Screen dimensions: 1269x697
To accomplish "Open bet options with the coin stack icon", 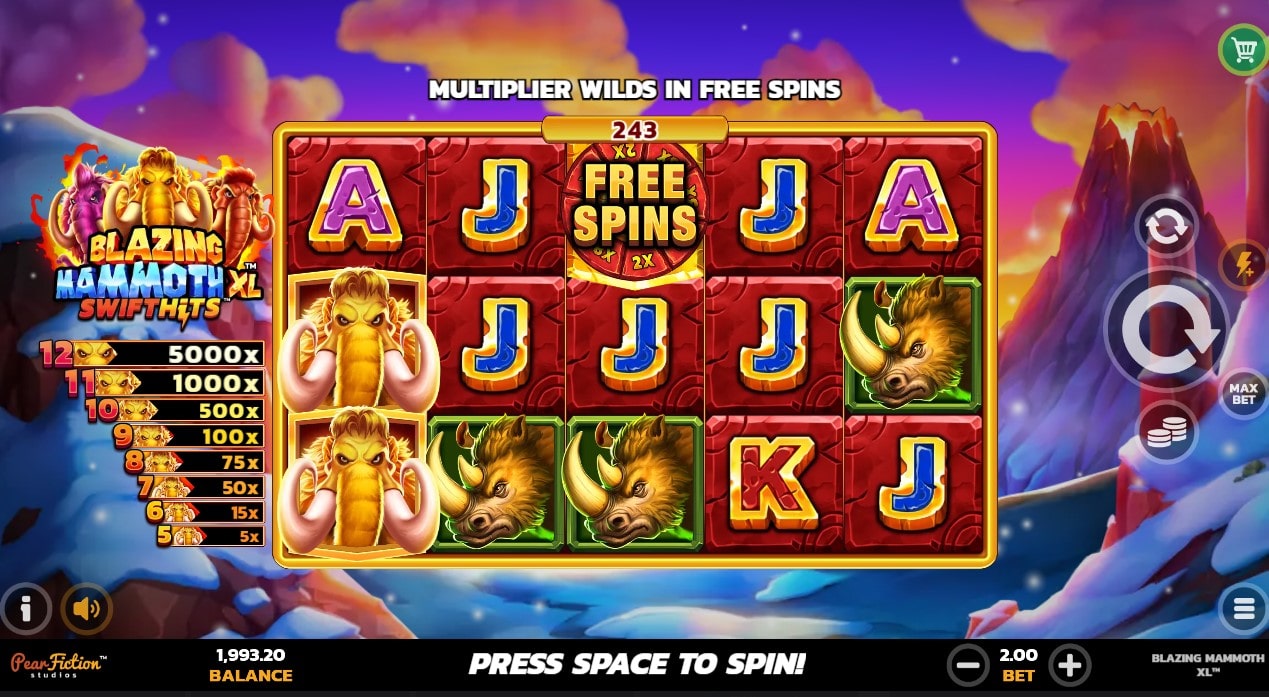I will pyautogui.click(x=1166, y=431).
